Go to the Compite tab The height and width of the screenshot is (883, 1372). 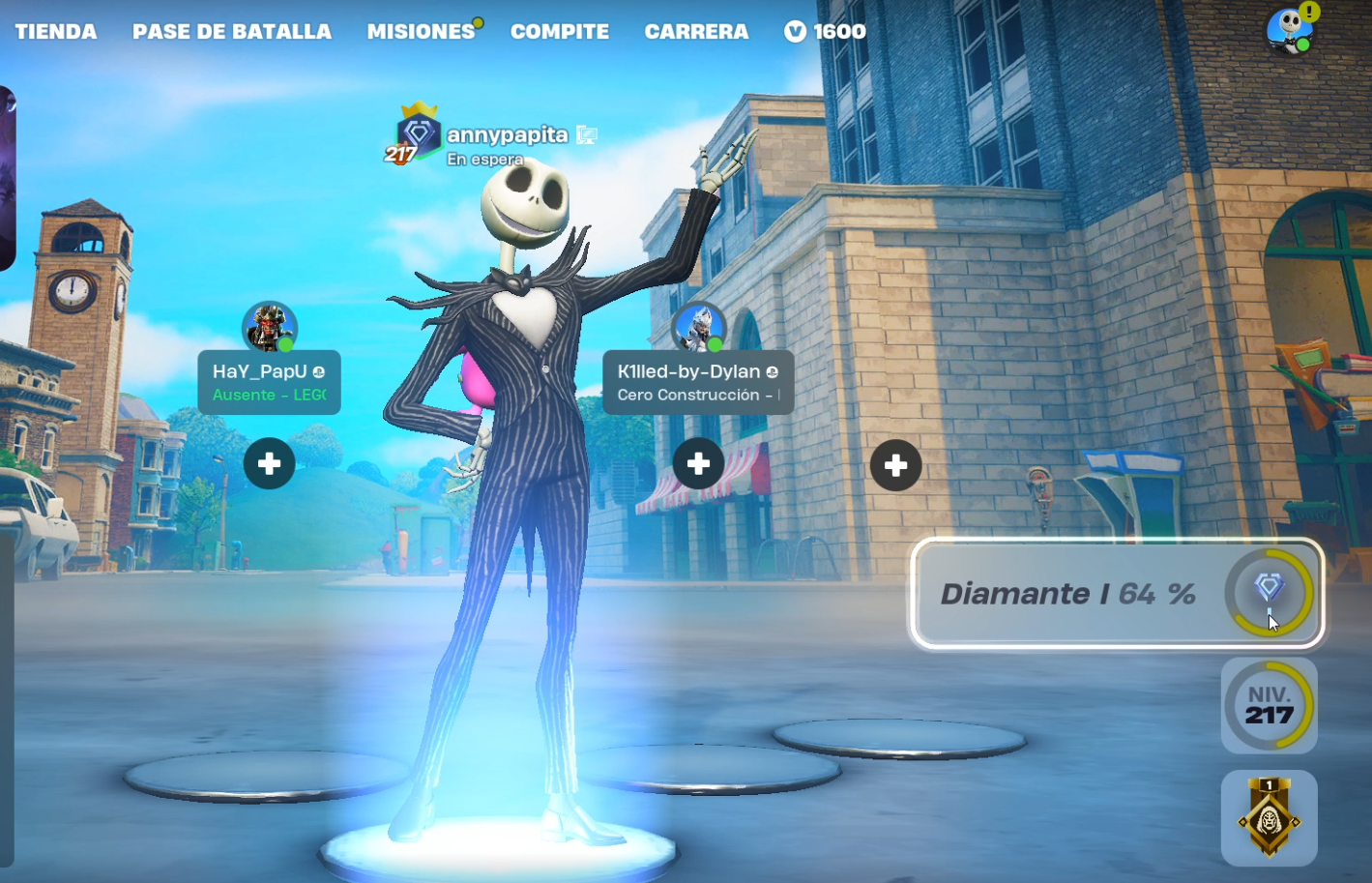tap(560, 32)
